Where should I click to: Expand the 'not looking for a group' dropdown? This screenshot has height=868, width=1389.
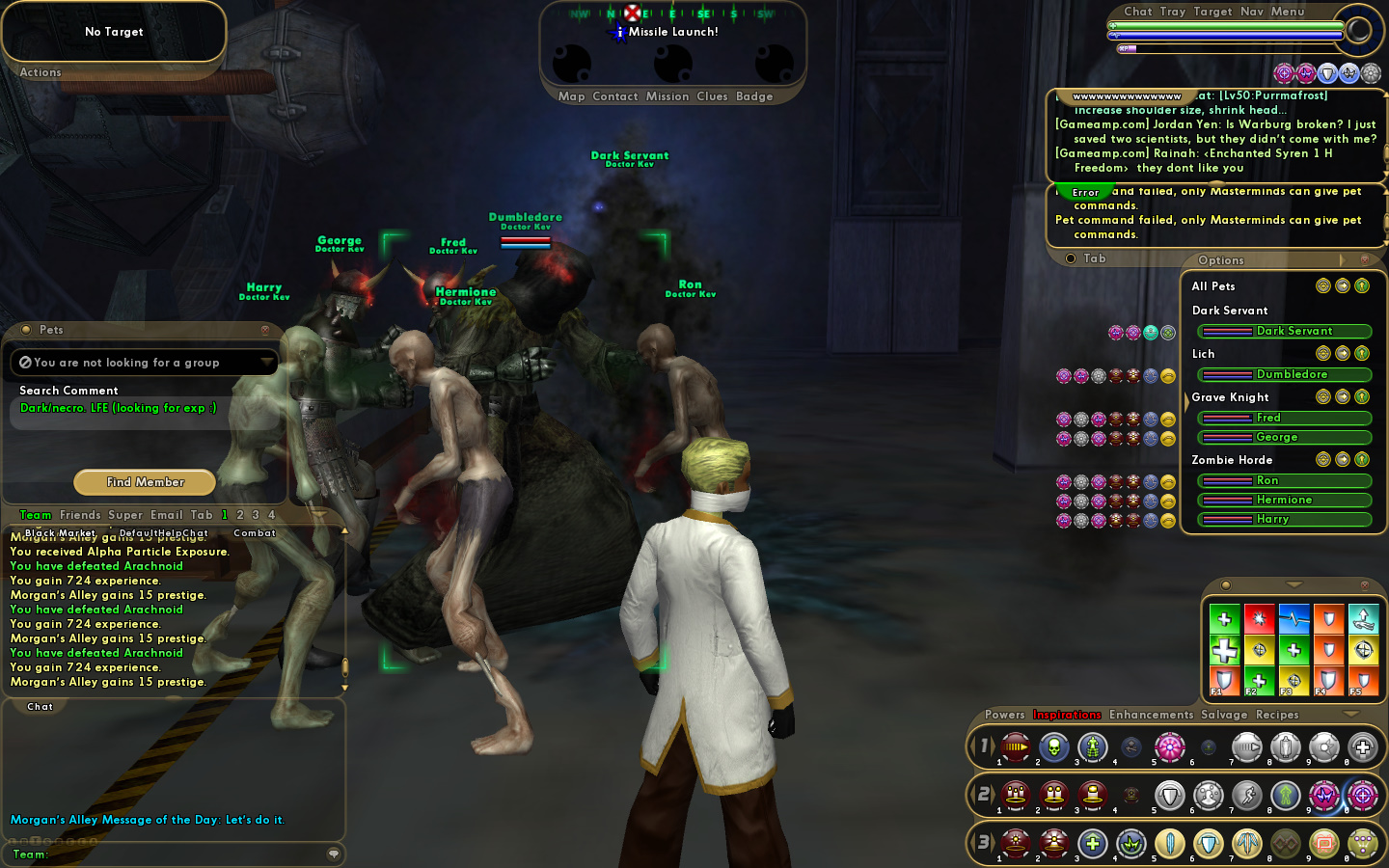pyautogui.click(x=266, y=363)
